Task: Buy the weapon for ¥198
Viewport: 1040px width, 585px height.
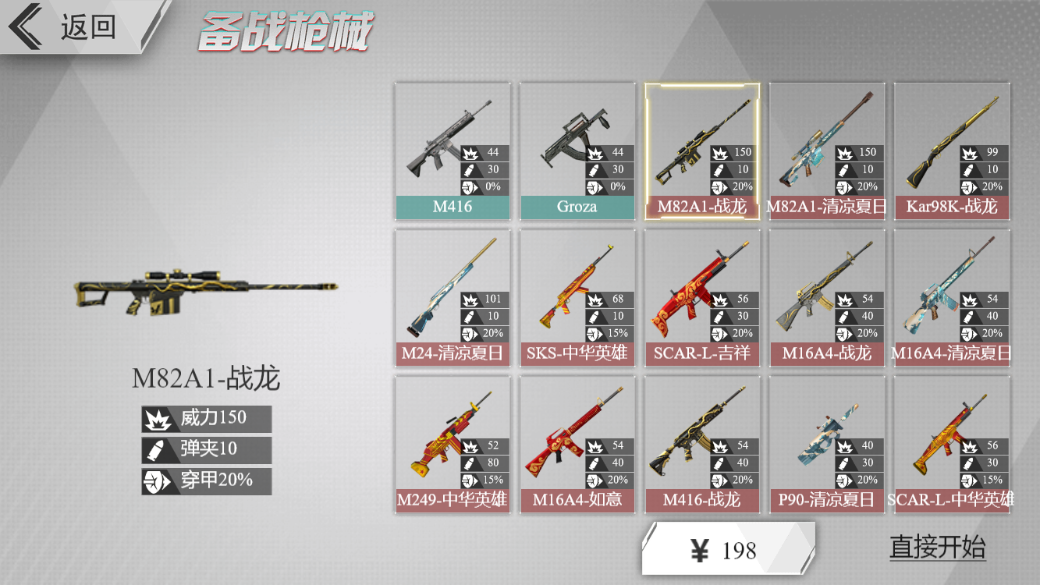Action: coord(727,549)
